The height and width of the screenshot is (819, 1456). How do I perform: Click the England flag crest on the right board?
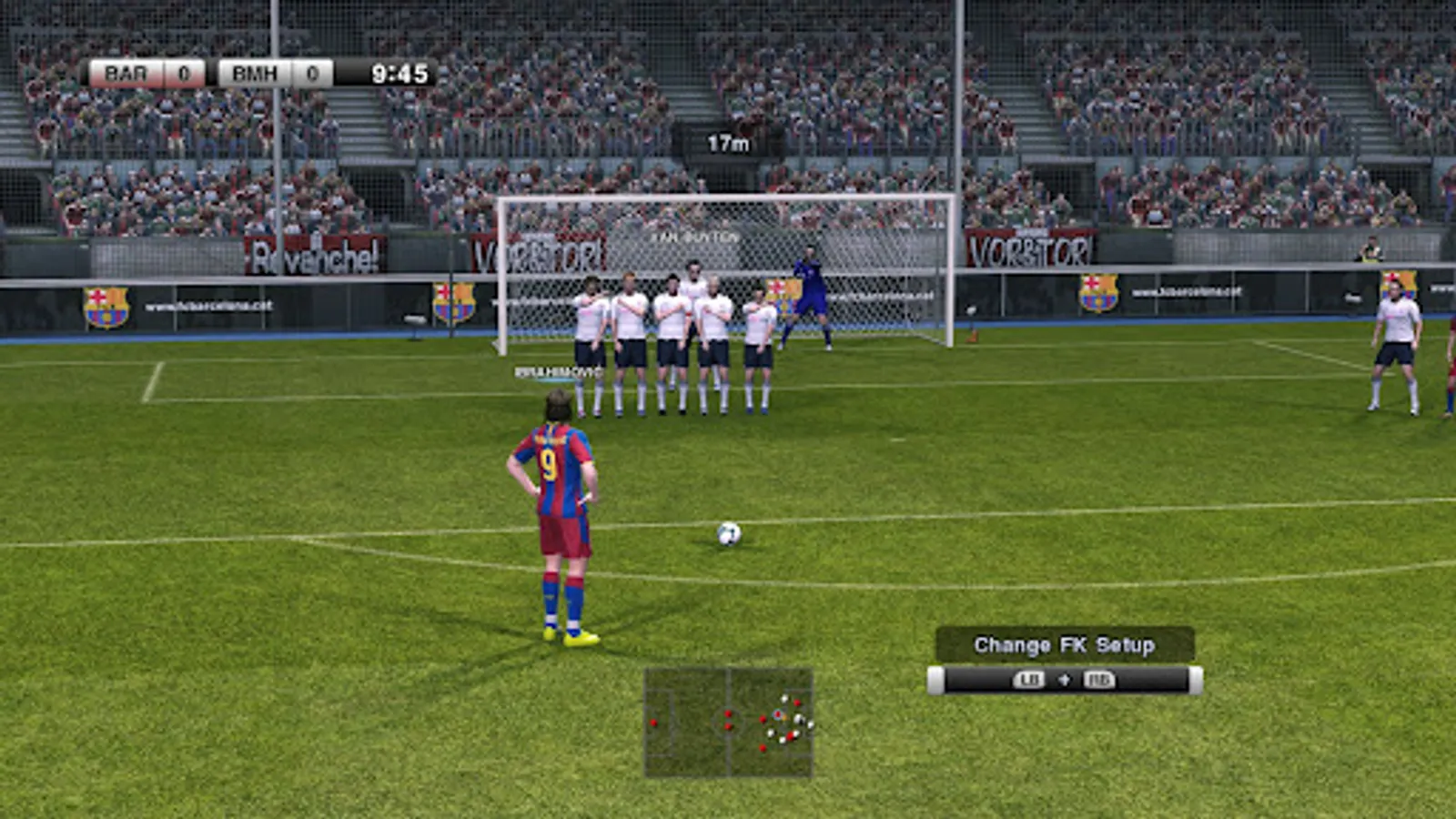1097,293
